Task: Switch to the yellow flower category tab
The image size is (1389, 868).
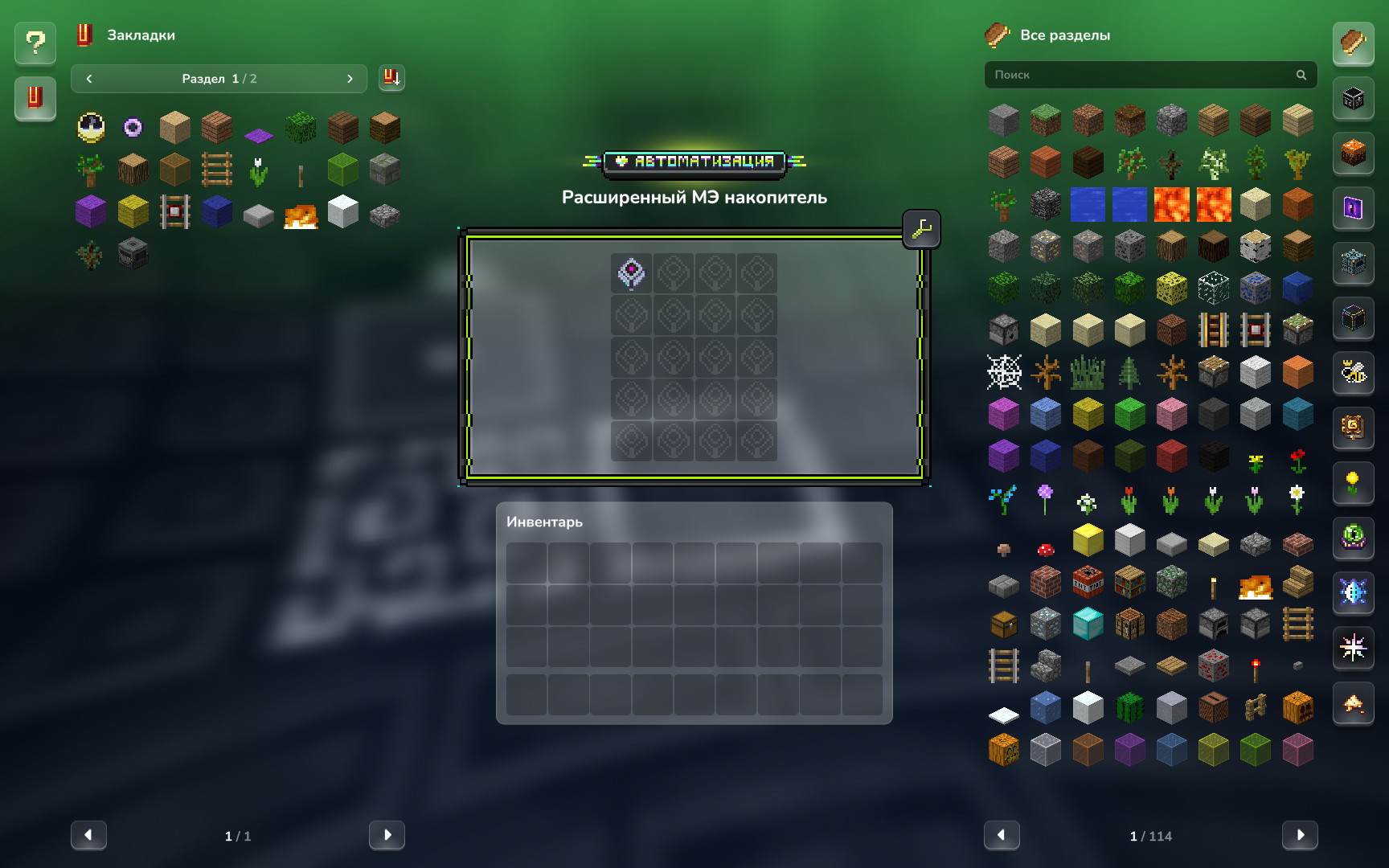Action: (x=1354, y=482)
